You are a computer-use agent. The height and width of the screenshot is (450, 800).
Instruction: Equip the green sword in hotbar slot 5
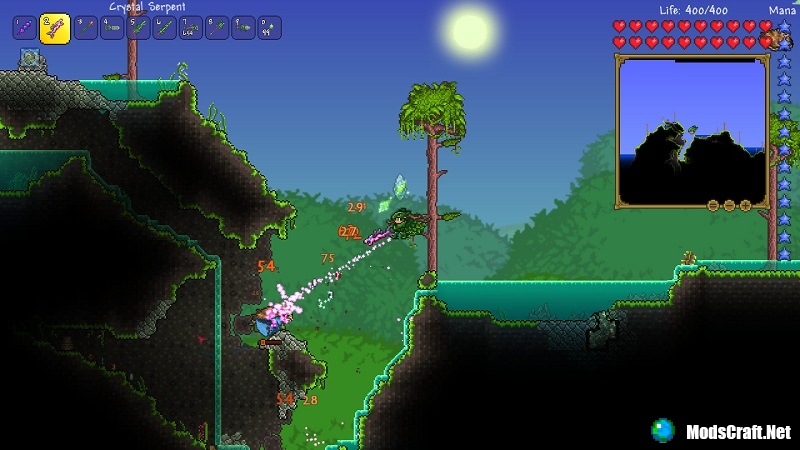tap(138, 28)
